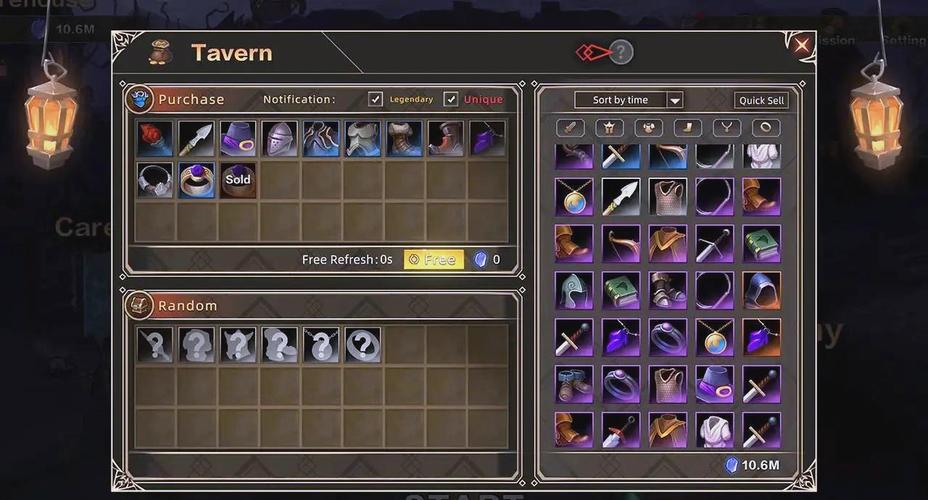Screen dimensions: 928x500
Task: Select the steel knight helmet for purchase
Action: 279,139
